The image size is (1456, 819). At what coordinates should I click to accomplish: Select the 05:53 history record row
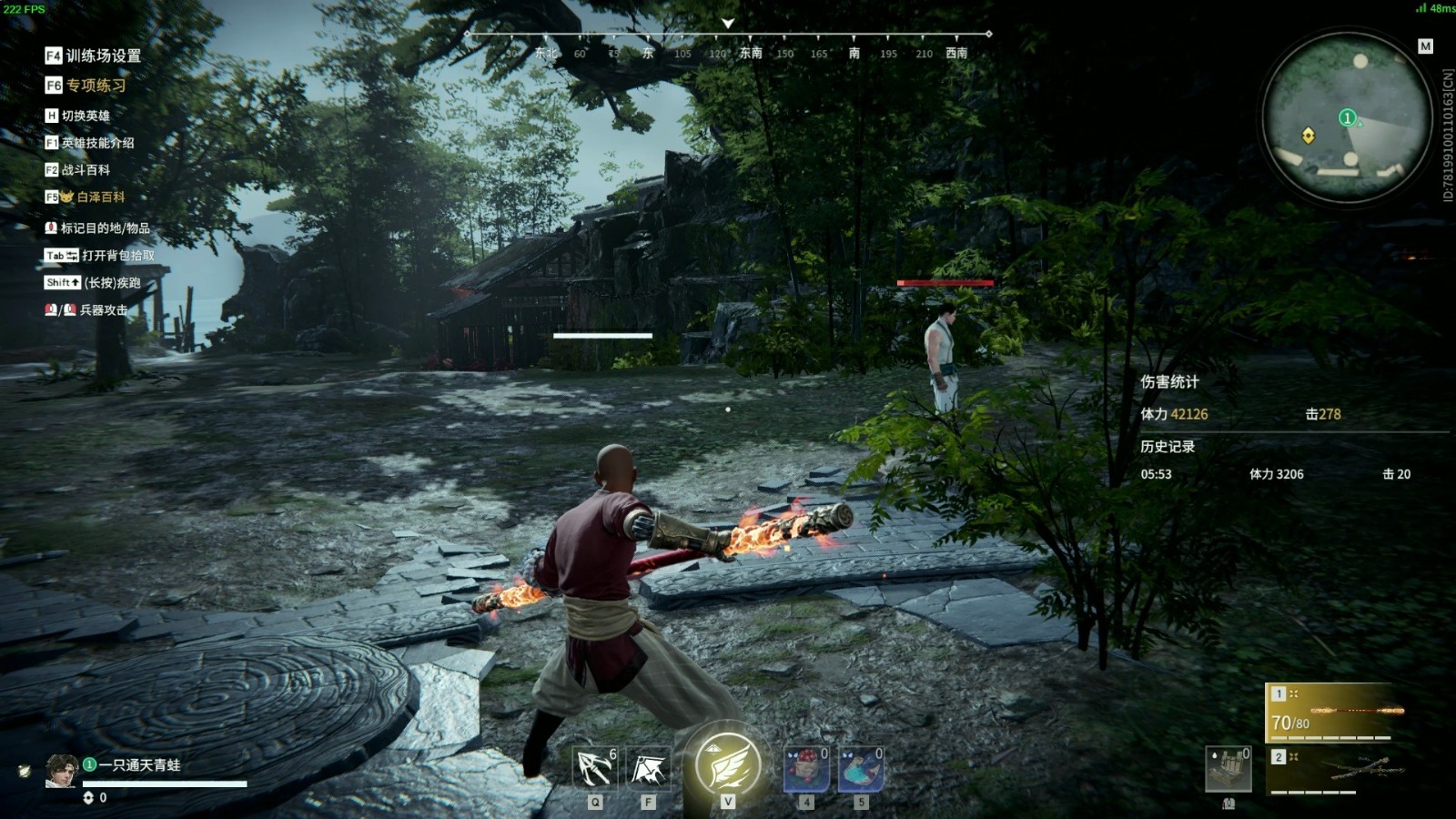coord(1275,474)
